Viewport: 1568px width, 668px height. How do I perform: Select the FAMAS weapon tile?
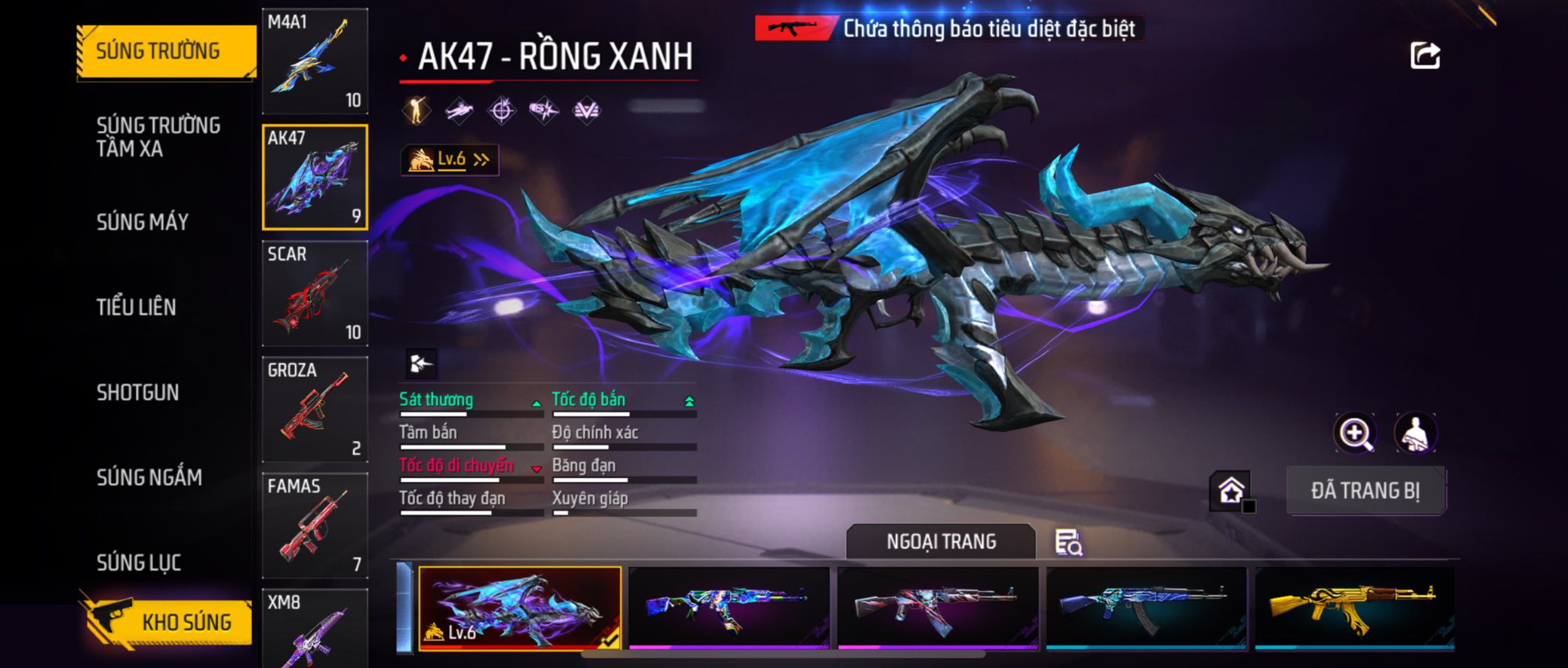point(315,525)
